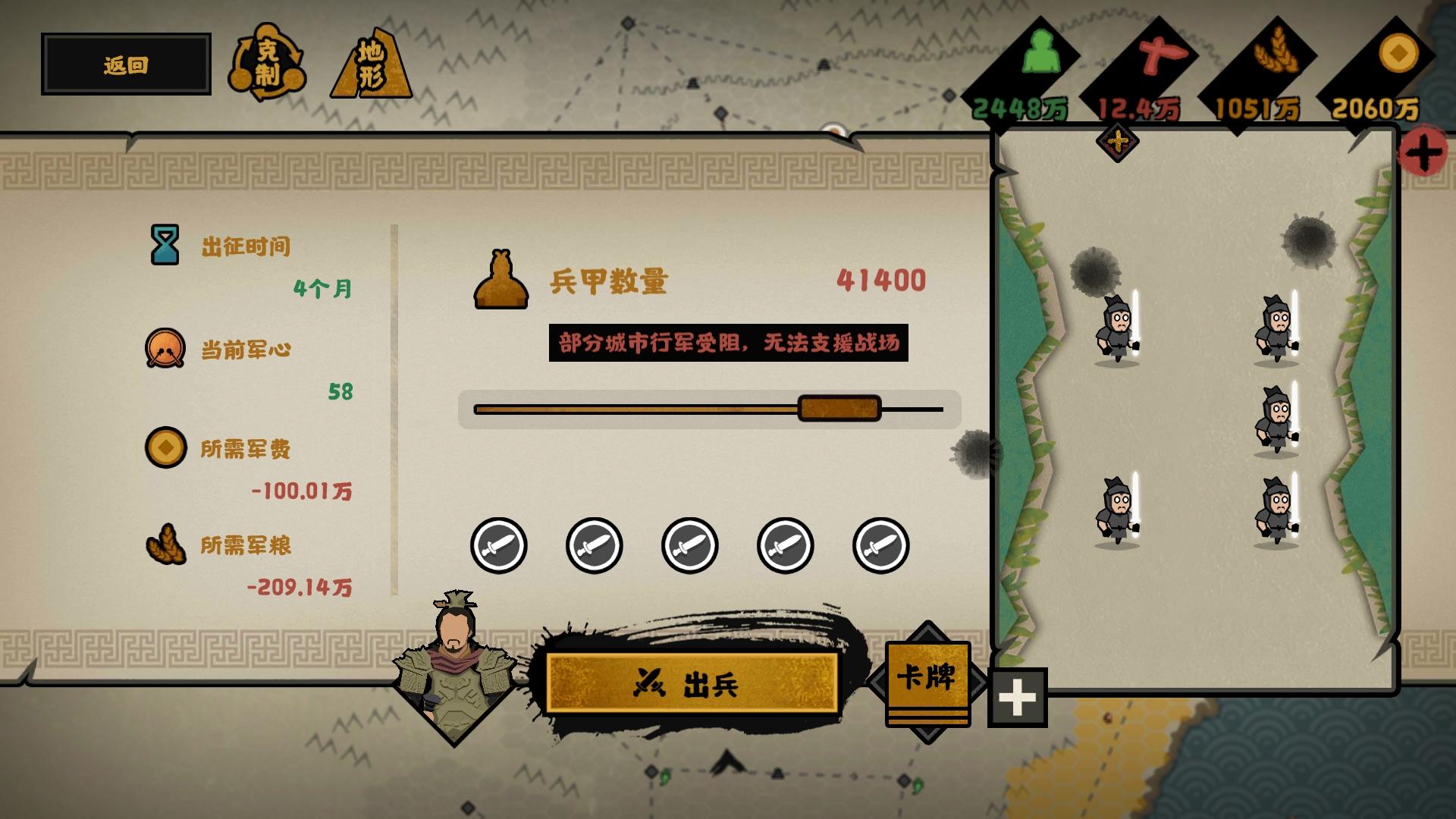Click the 返回 return button
The image size is (1456, 819).
click(125, 64)
